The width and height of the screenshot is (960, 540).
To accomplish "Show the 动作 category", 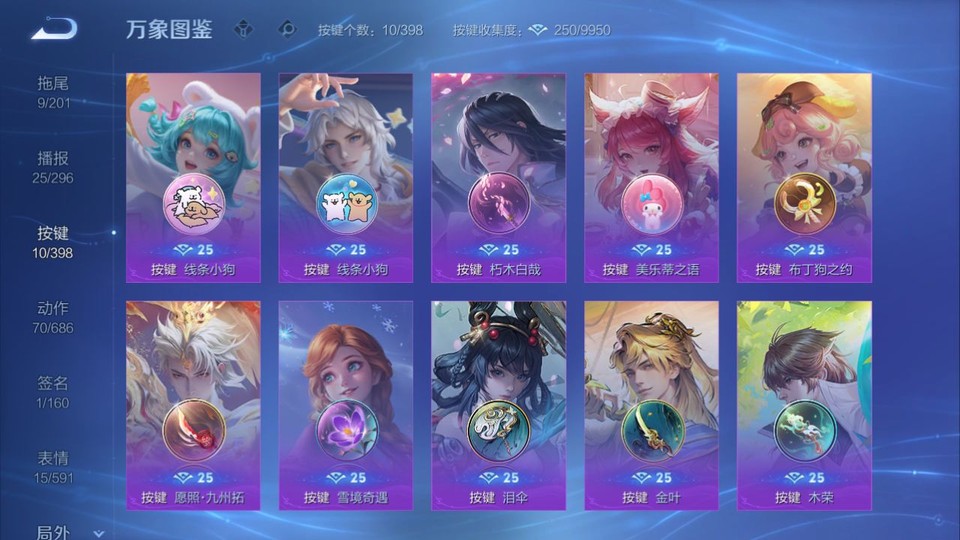I will tap(54, 317).
